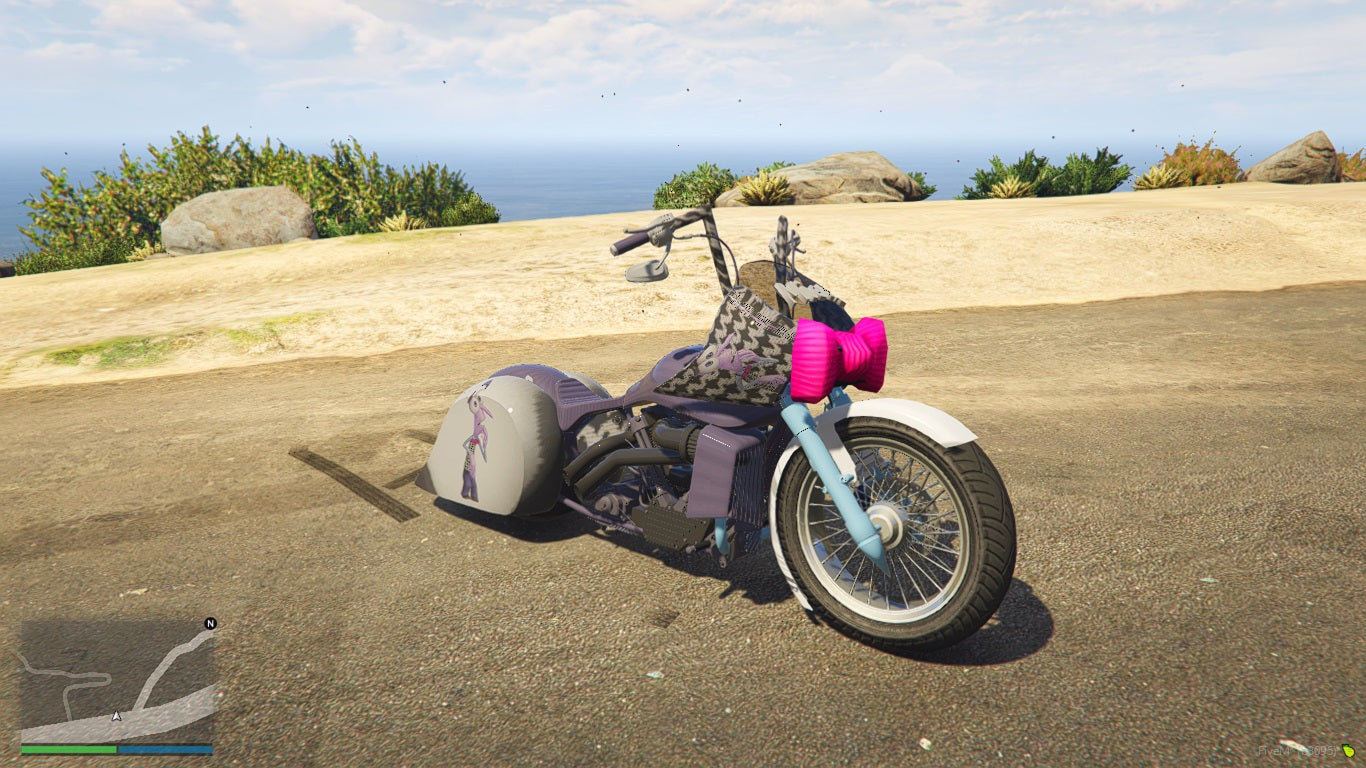Select the white player arrow on the minimap

click(116, 717)
